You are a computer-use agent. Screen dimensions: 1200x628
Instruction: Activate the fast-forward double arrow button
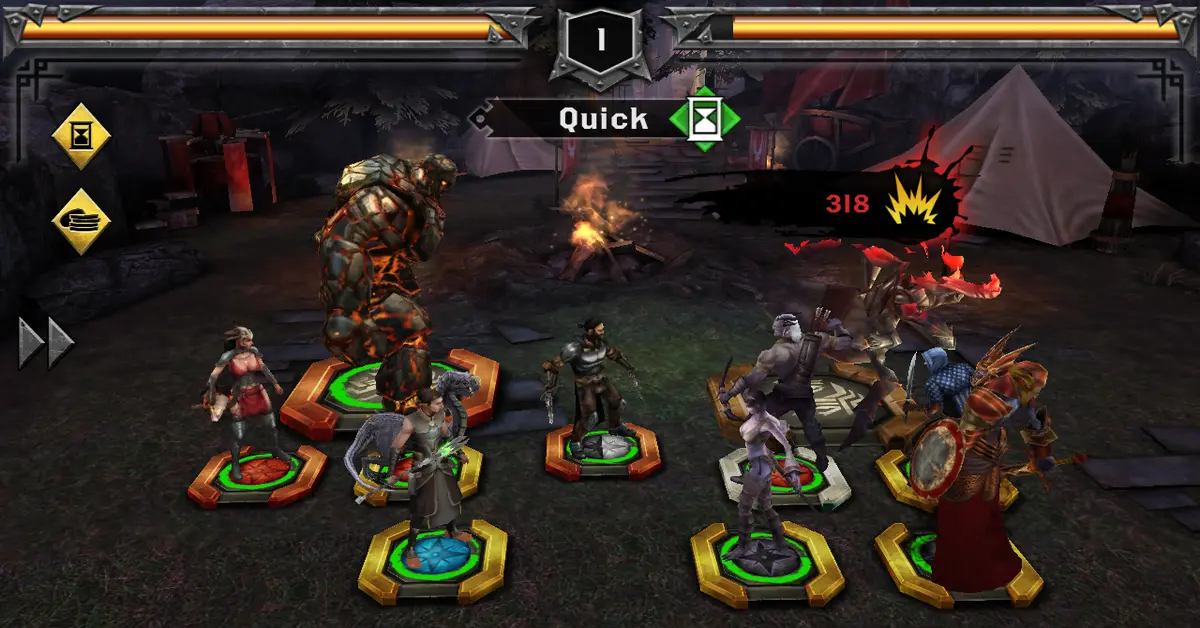pyautogui.click(x=47, y=343)
